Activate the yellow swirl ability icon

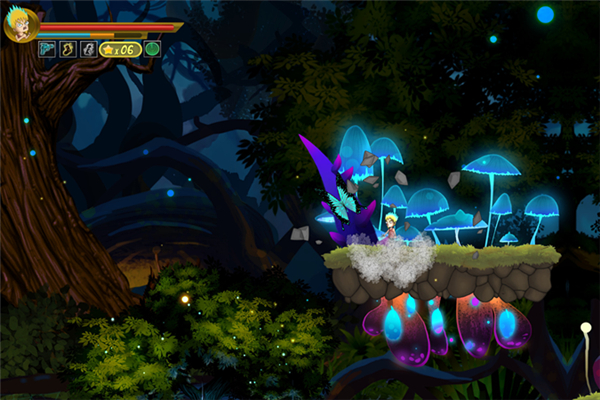68,49
